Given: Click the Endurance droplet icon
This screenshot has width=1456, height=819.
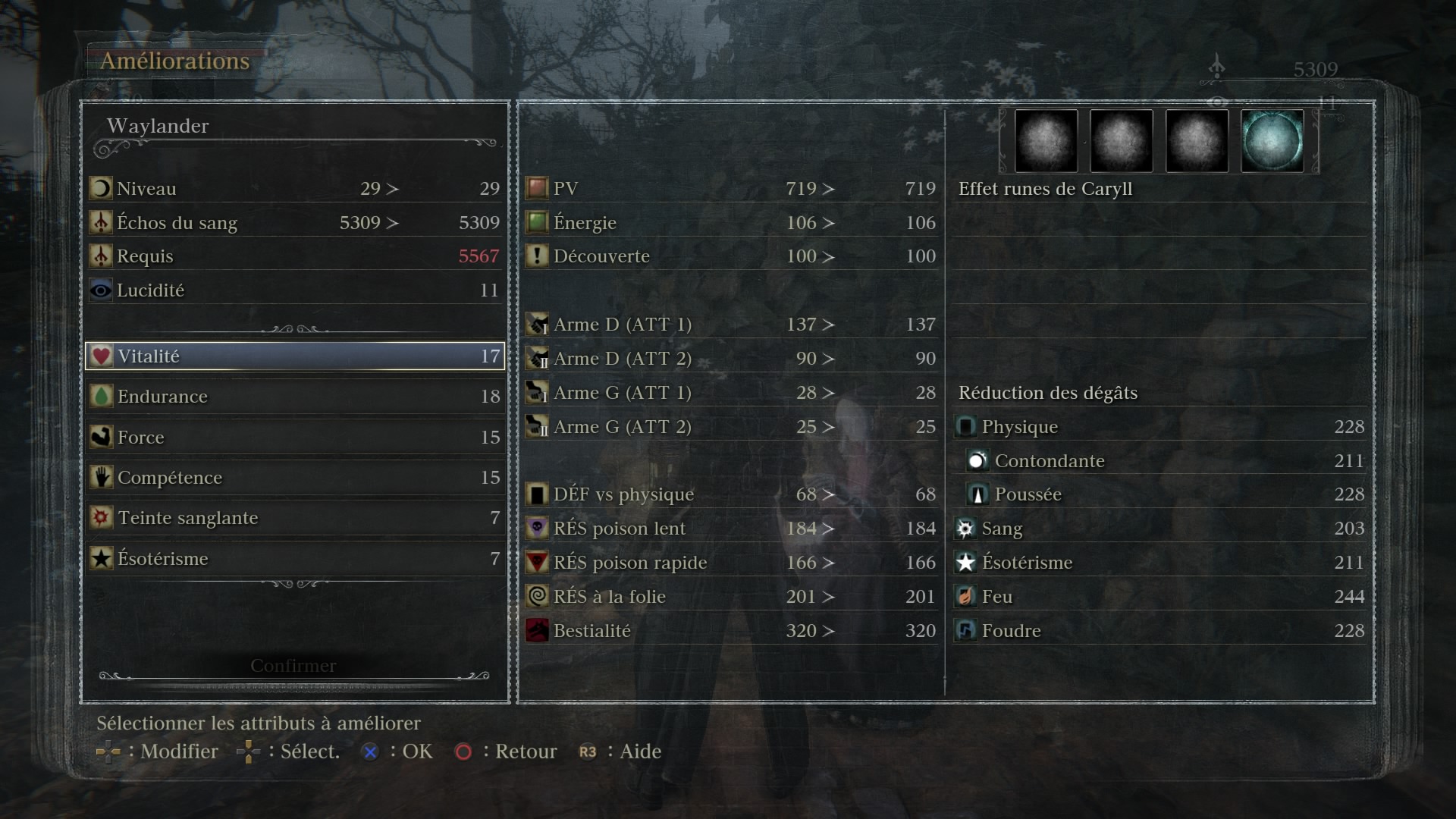Looking at the screenshot, I should coord(101,396).
